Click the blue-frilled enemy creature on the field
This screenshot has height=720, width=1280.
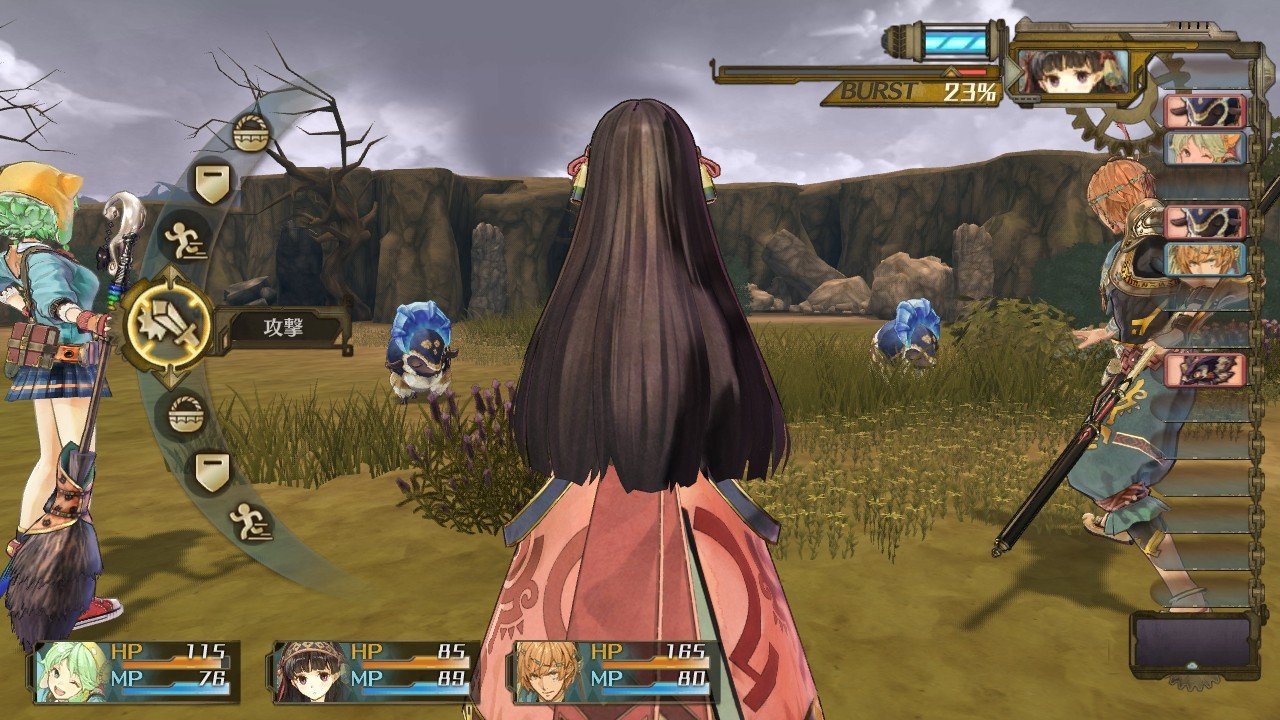pos(420,345)
